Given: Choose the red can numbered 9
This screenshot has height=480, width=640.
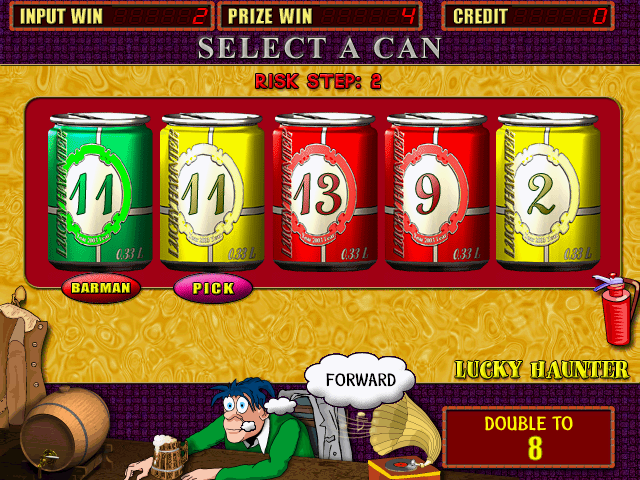Looking at the screenshot, I should pyautogui.click(x=436, y=193).
